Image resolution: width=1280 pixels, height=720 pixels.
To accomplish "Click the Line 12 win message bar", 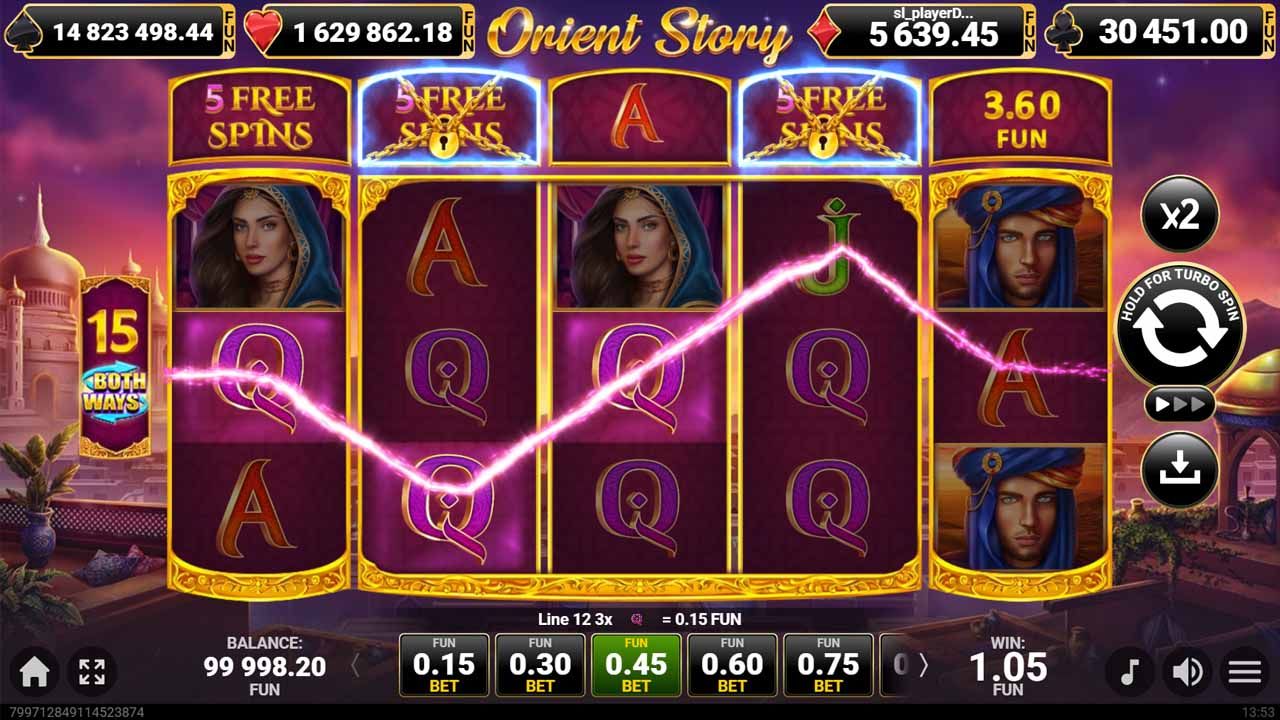I will pos(640,619).
